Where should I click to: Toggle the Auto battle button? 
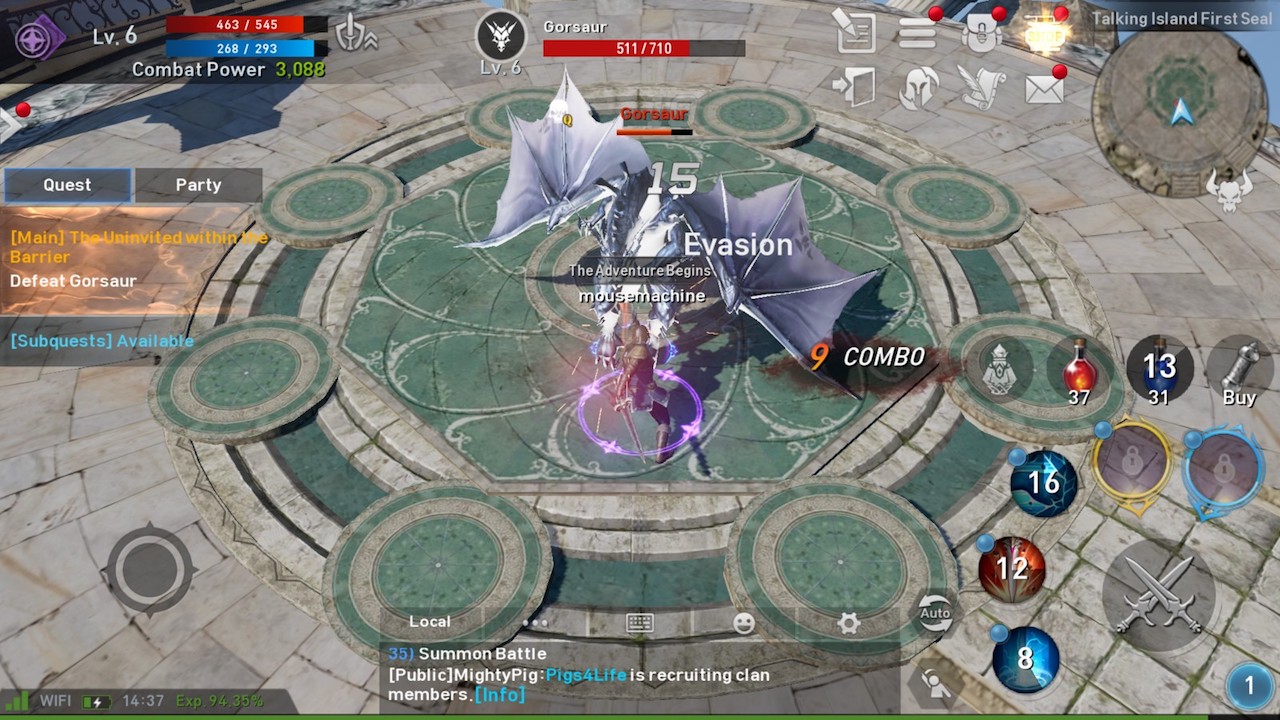pos(935,613)
